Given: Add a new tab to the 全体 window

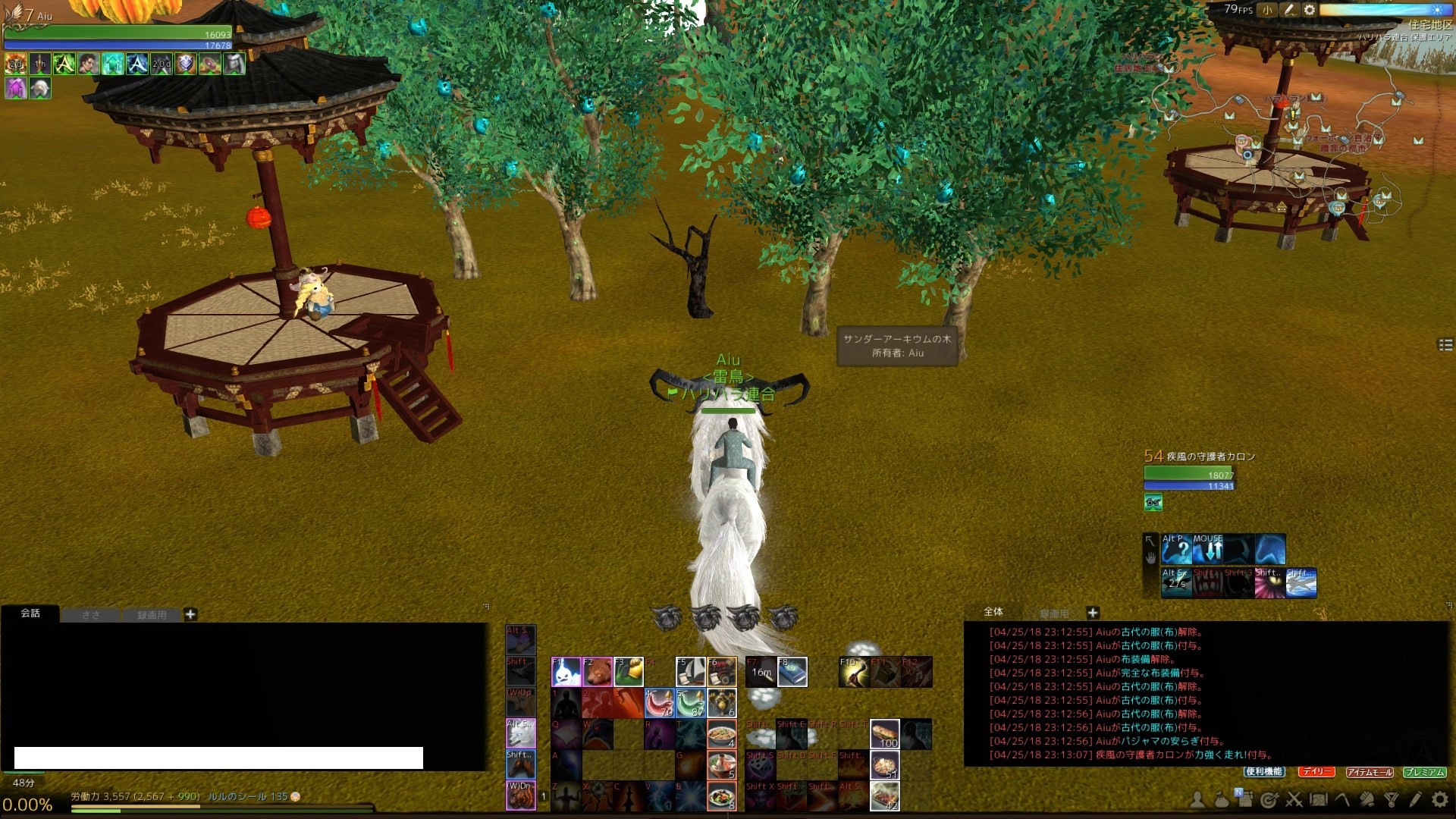Looking at the screenshot, I should (x=1093, y=613).
